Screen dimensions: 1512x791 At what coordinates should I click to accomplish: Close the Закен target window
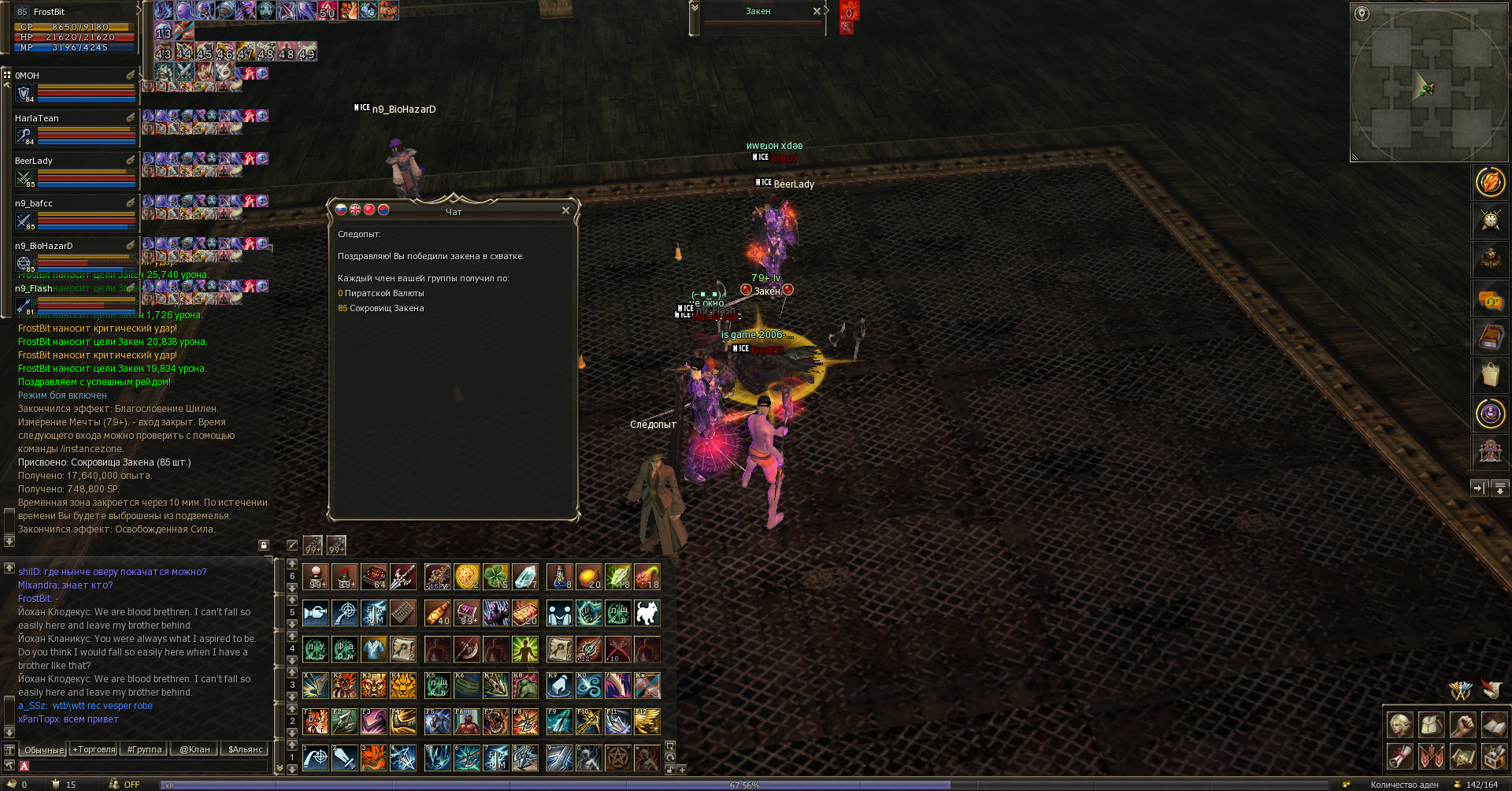(817, 11)
